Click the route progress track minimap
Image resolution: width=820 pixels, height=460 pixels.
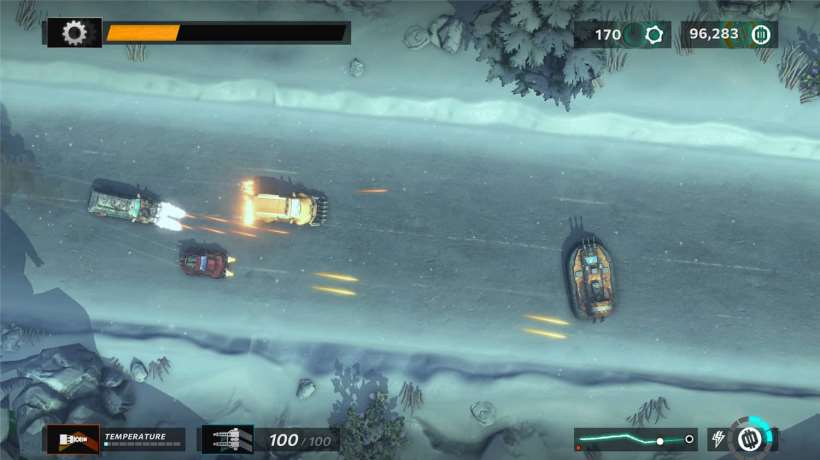pyautogui.click(x=635, y=439)
